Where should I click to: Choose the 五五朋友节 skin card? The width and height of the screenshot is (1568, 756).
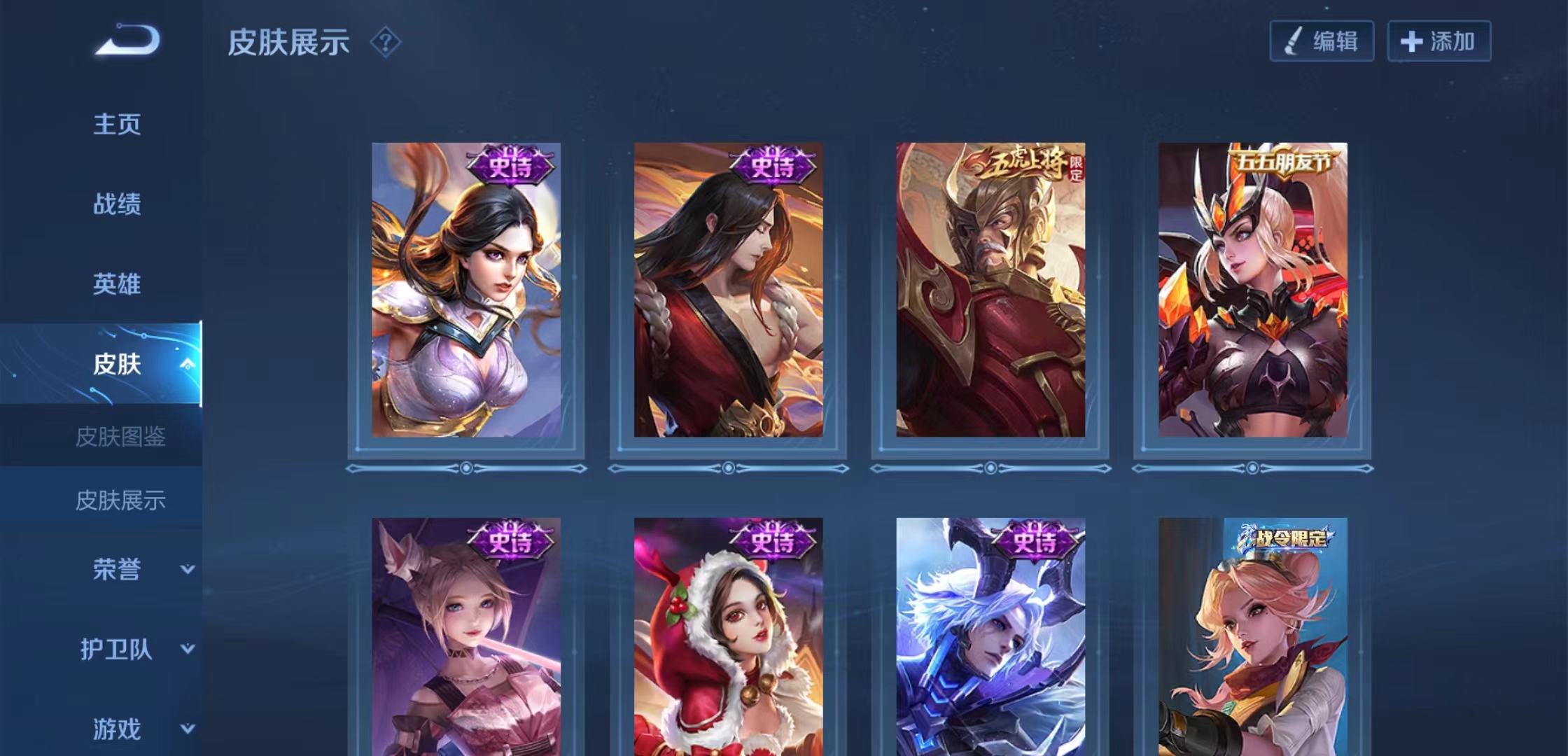tap(1252, 290)
